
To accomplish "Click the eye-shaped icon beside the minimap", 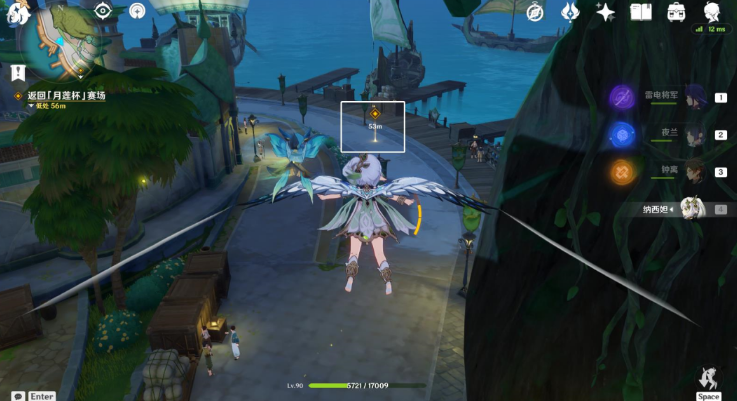I will pos(102,11).
